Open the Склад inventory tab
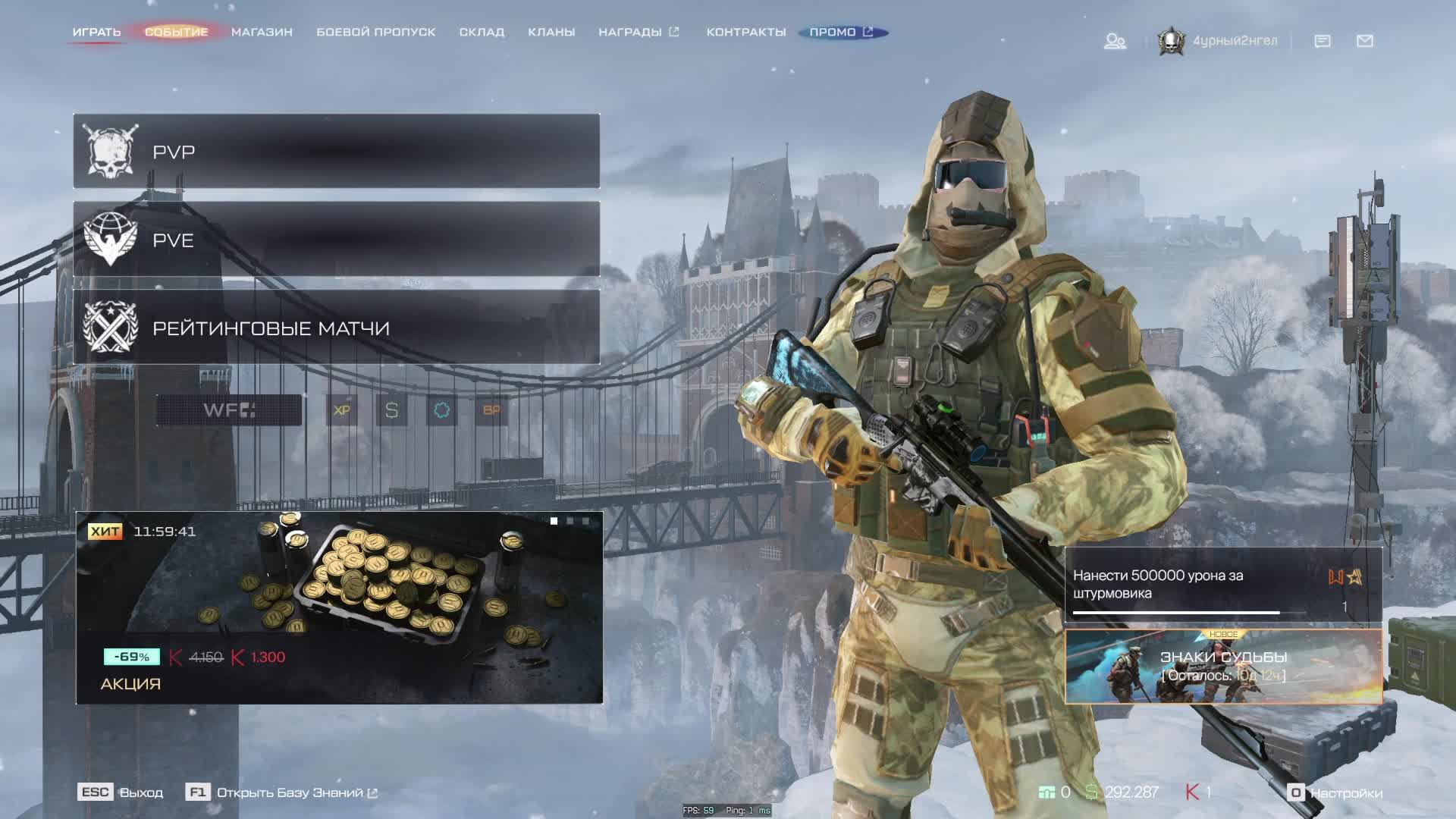This screenshot has height=819, width=1456. pyautogui.click(x=482, y=32)
